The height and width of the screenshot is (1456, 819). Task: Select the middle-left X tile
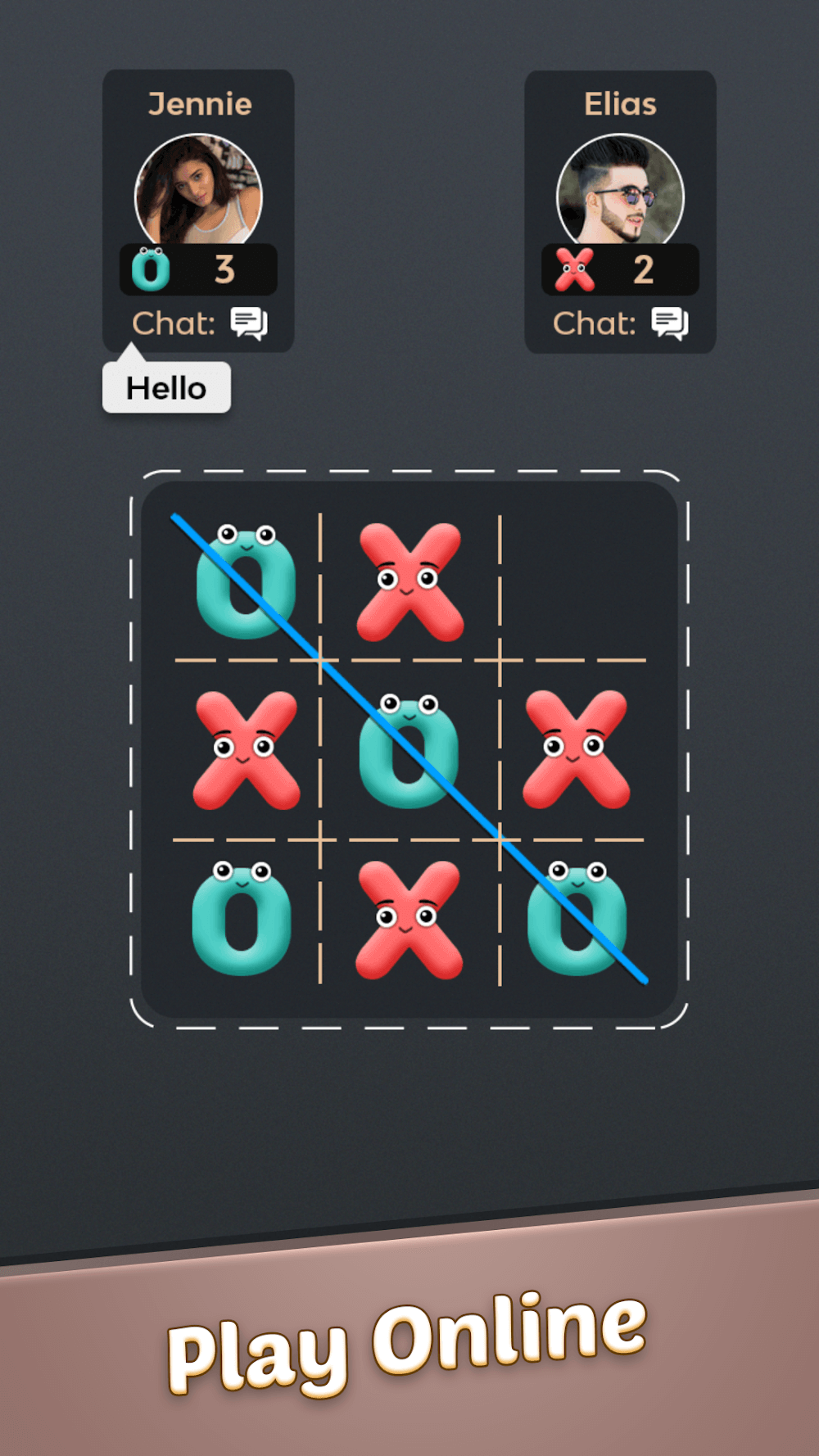(246, 750)
